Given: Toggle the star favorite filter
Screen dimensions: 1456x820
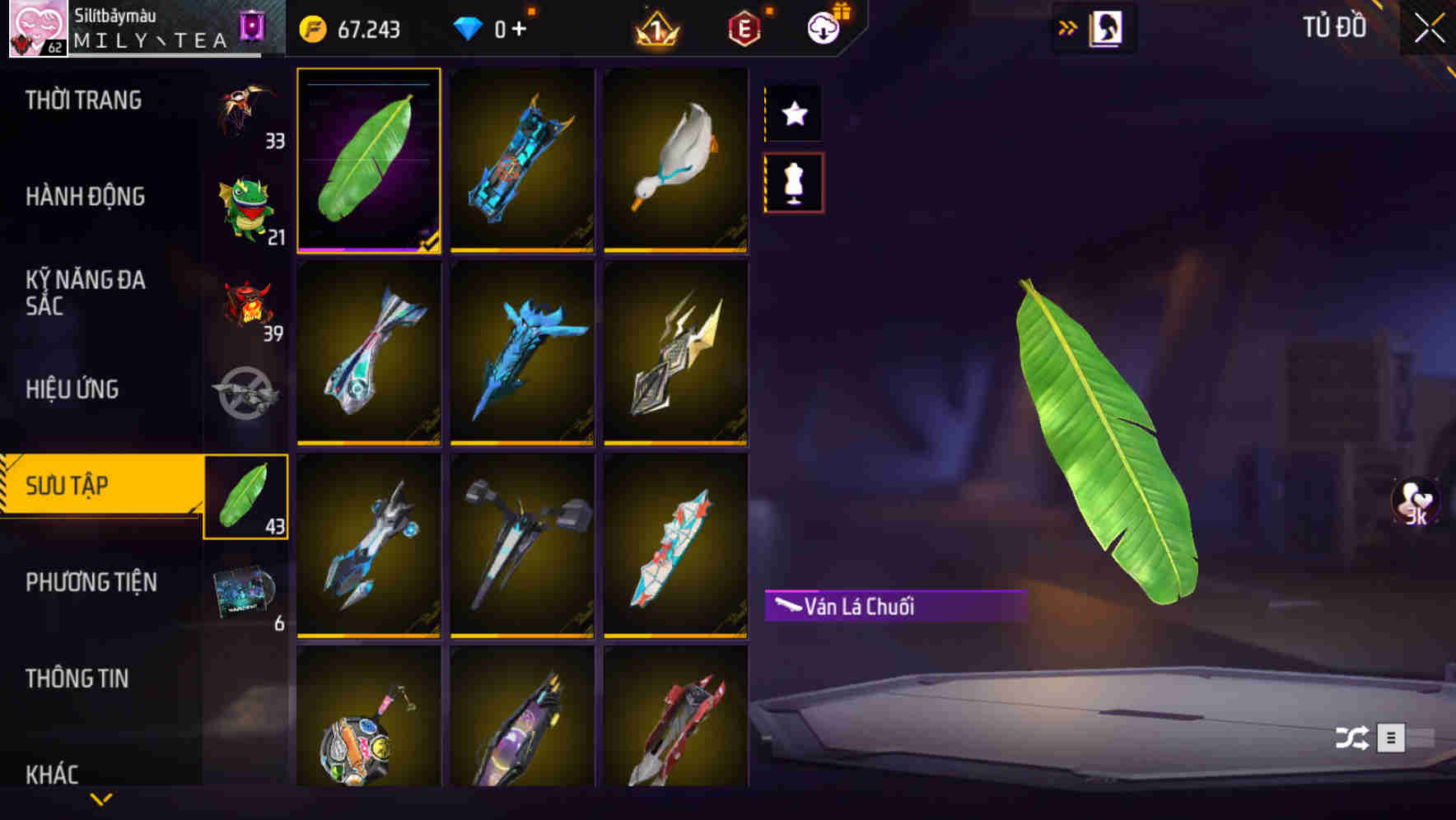Looking at the screenshot, I should pyautogui.click(x=793, y=114).
